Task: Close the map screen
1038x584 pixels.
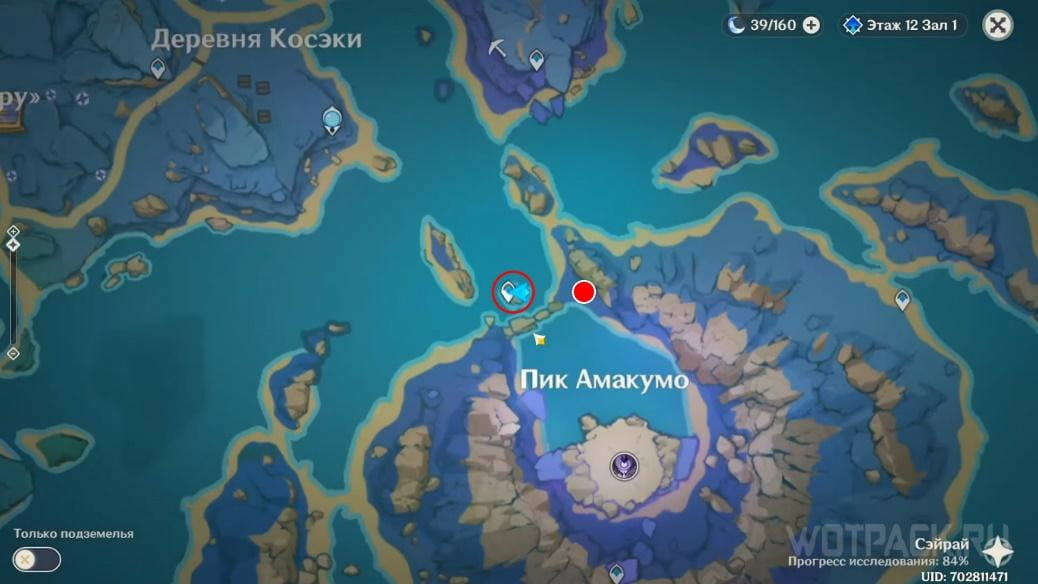Action: click(x=997, y=25)
